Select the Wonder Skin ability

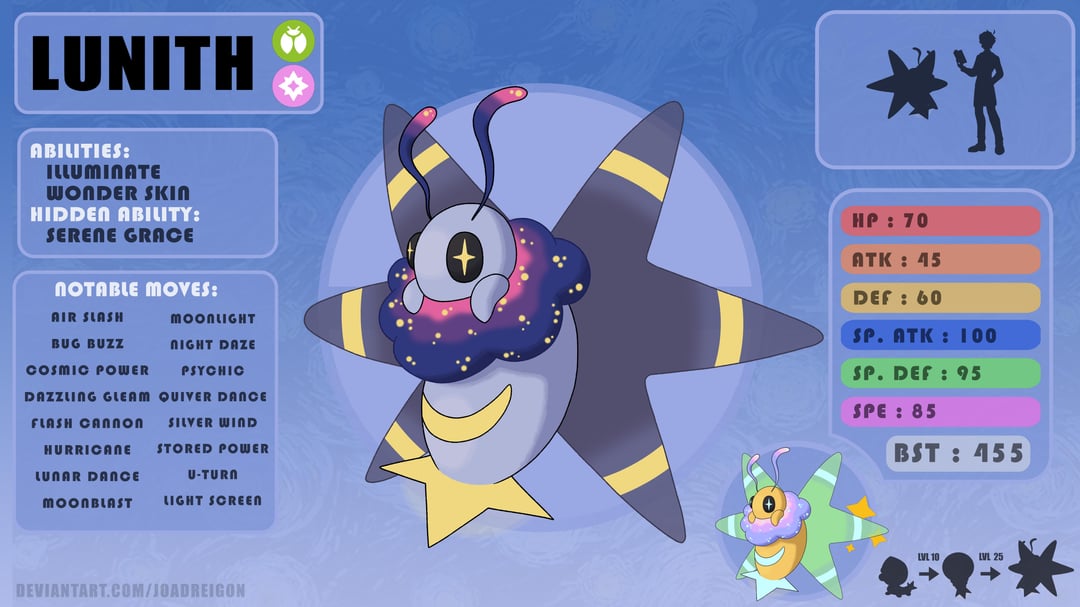118,193
